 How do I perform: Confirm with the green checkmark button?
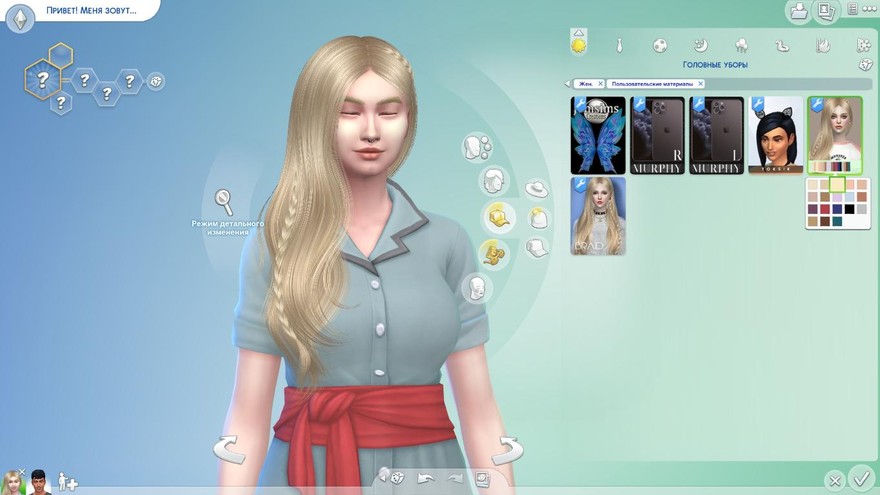coord(859,478)
